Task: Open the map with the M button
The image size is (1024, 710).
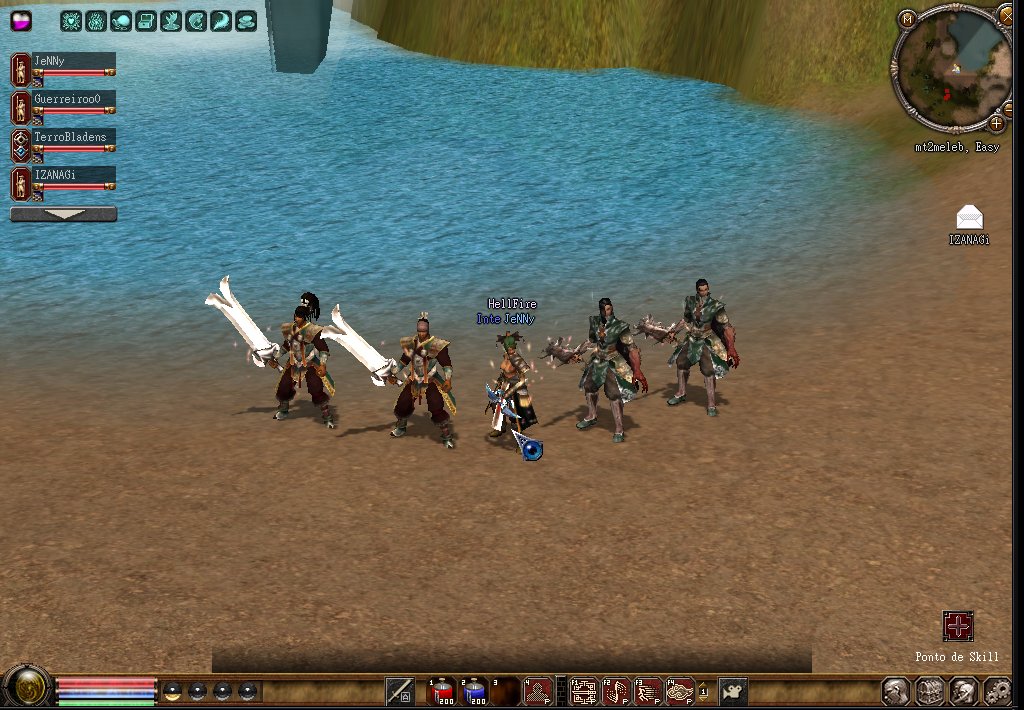Action: point(907,18)
